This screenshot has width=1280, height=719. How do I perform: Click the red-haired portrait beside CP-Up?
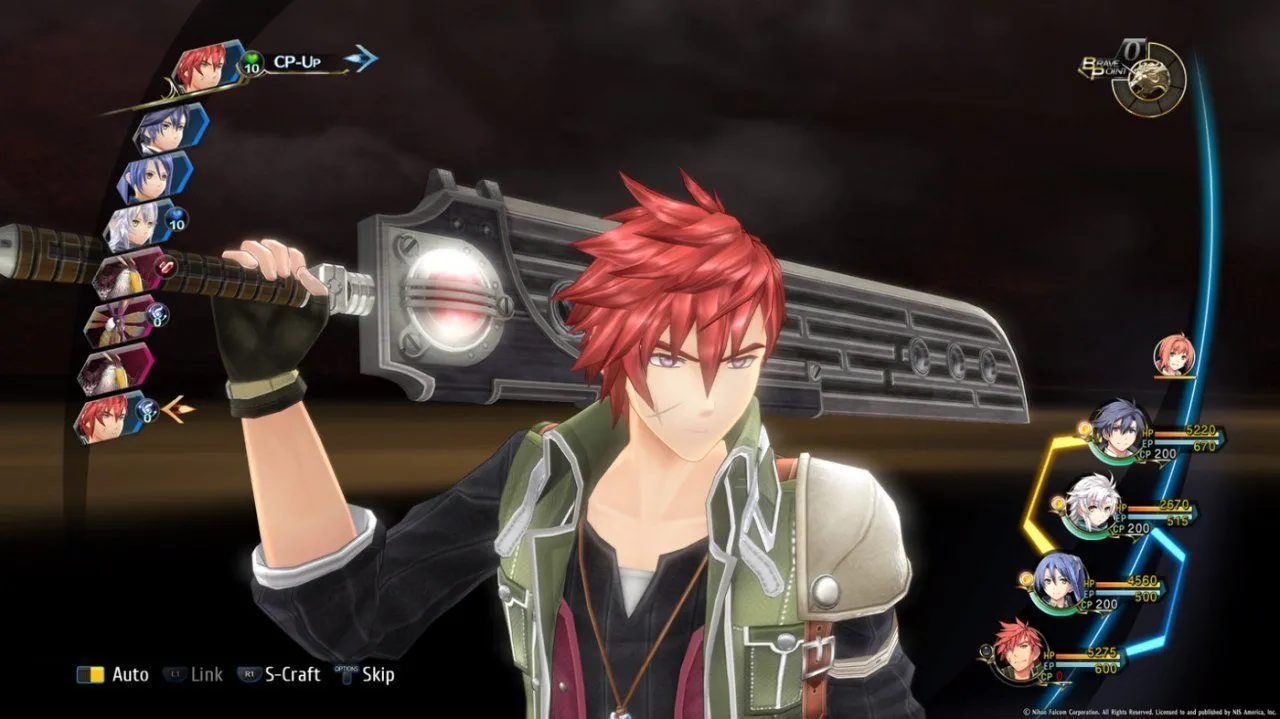[204, 68]
